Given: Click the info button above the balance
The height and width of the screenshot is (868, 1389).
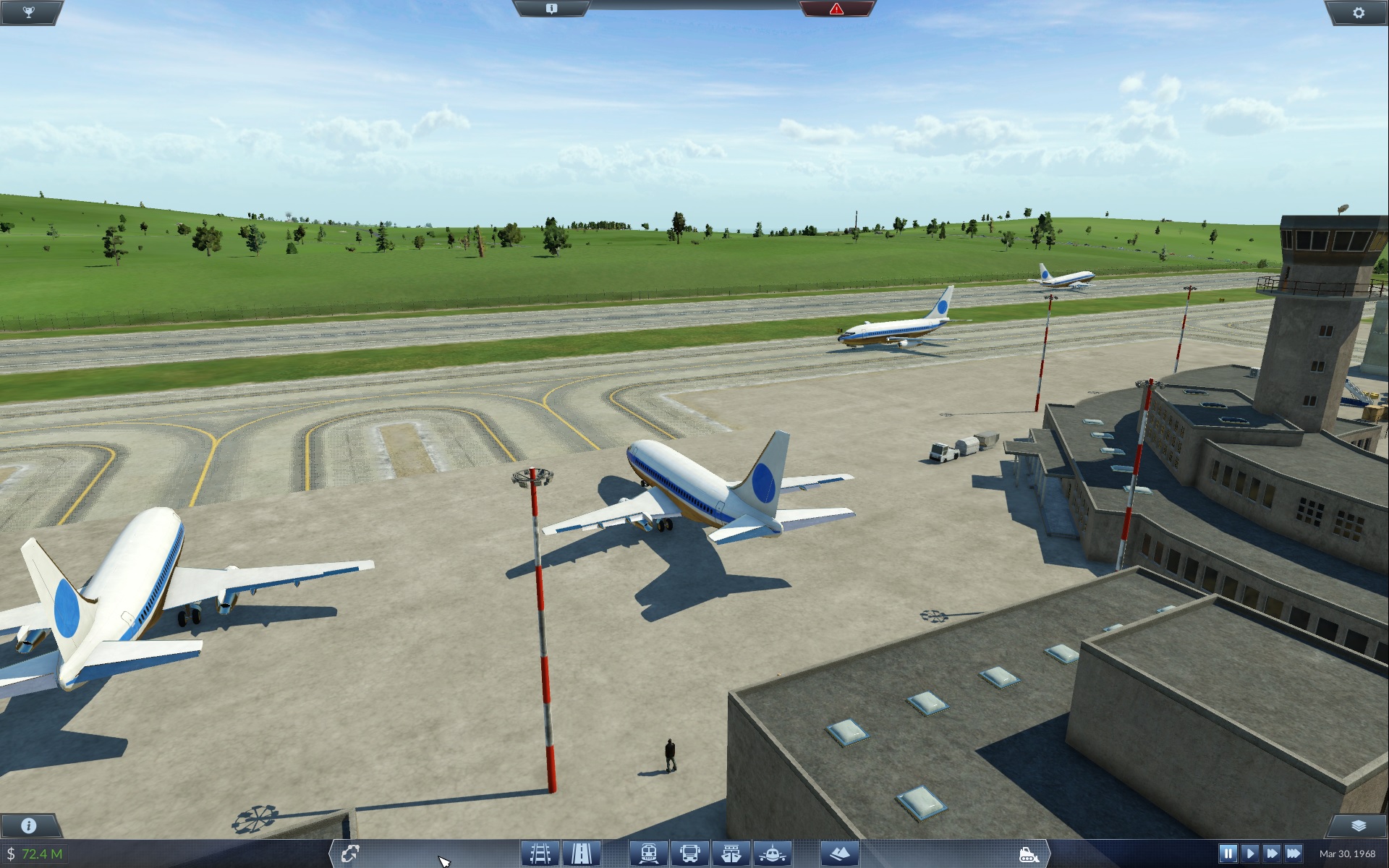Looking at the screenshot, I should click(x=29, y=825).
